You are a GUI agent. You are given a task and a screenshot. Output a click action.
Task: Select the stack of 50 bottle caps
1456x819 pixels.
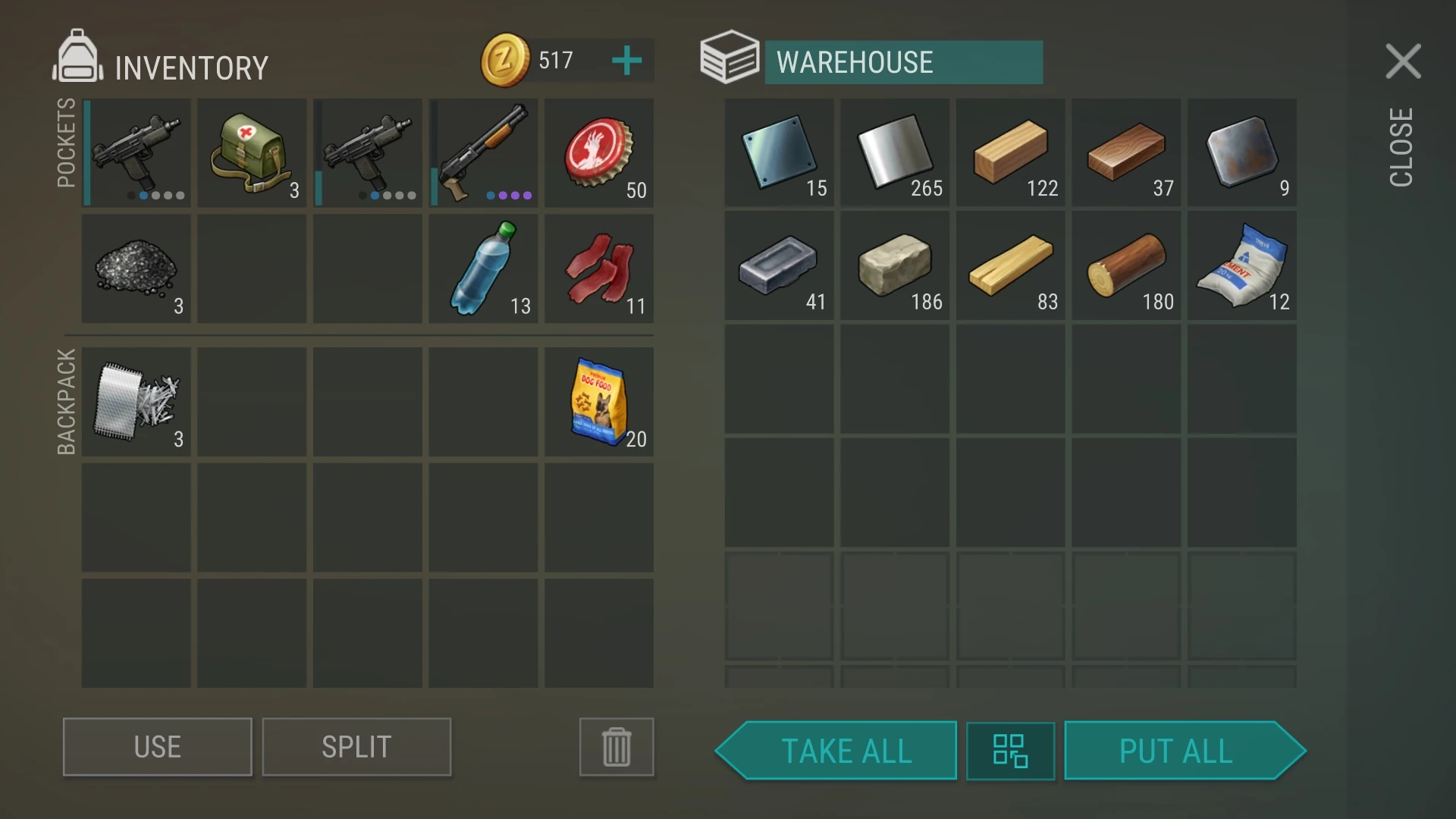click(598, 152)
